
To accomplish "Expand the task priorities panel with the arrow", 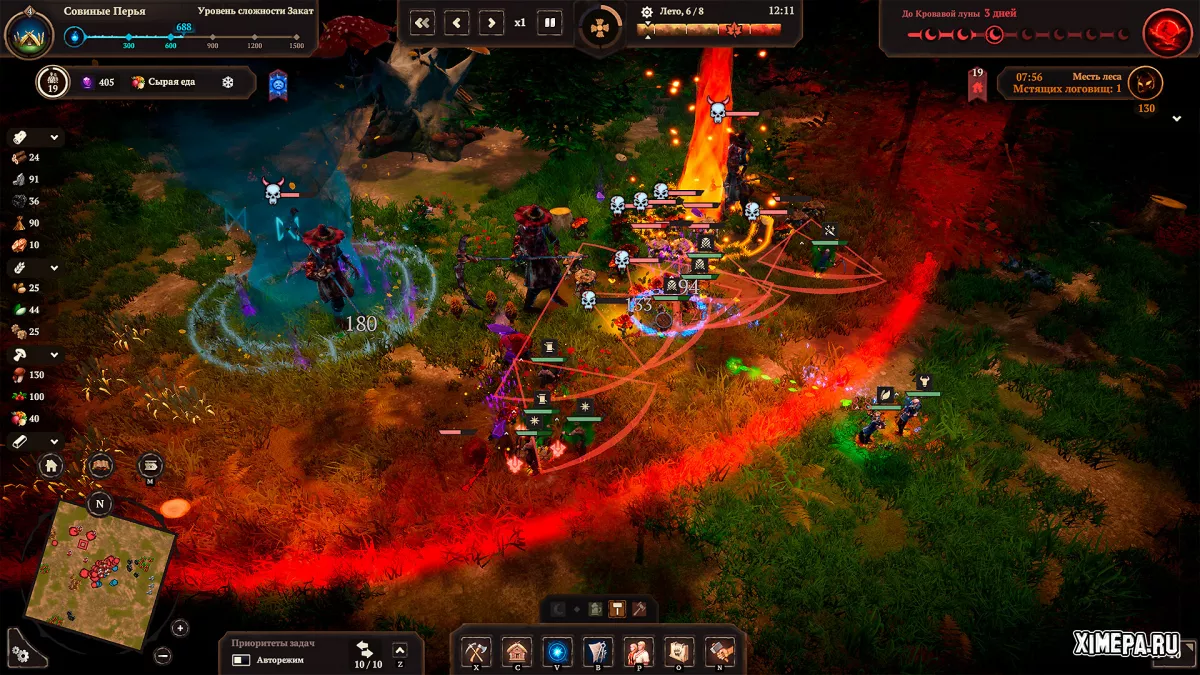I will (x=400, y=650).
